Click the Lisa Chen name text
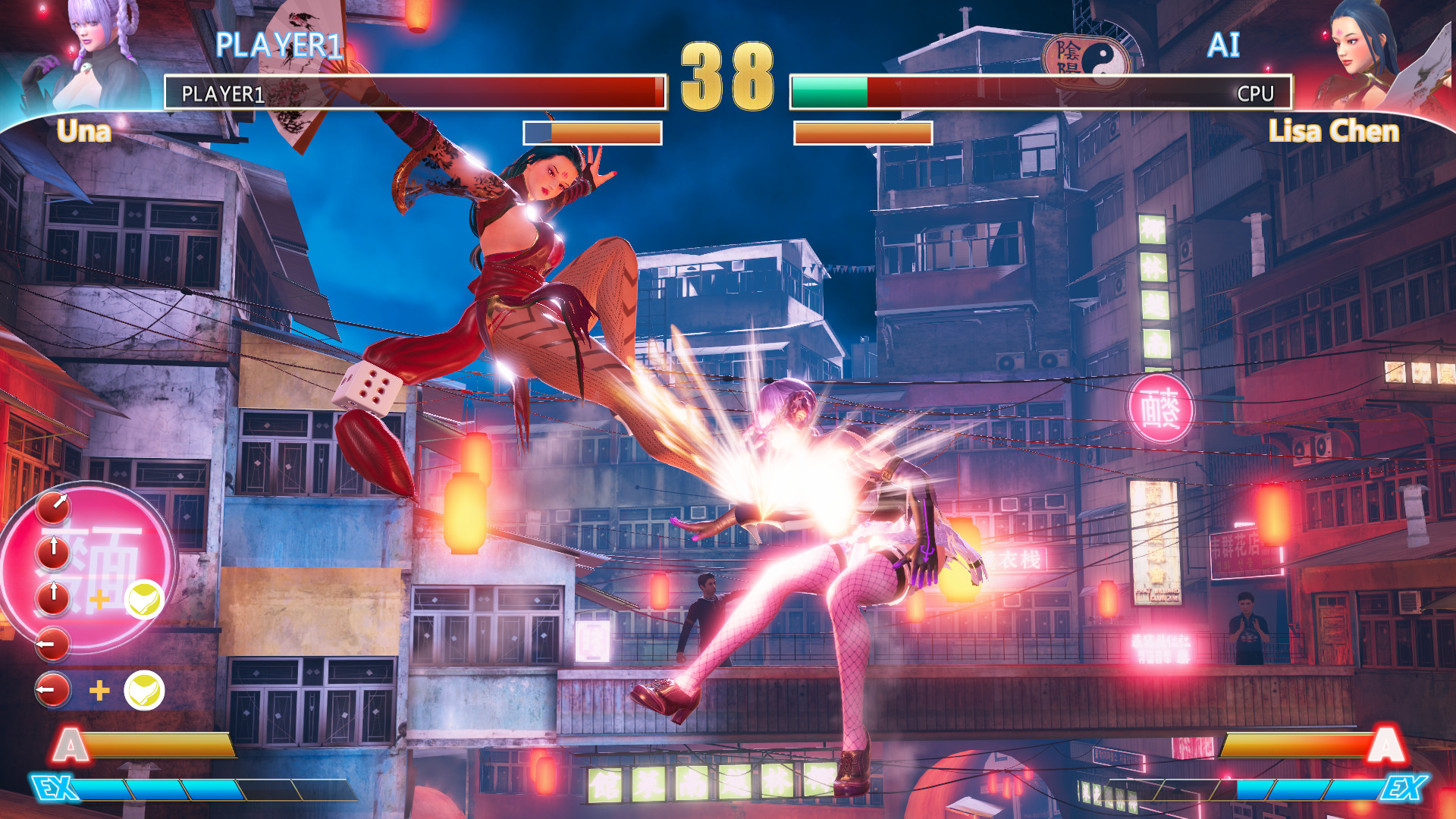The height and width of the screenshot is (819, 1456). pos(1335,131)
